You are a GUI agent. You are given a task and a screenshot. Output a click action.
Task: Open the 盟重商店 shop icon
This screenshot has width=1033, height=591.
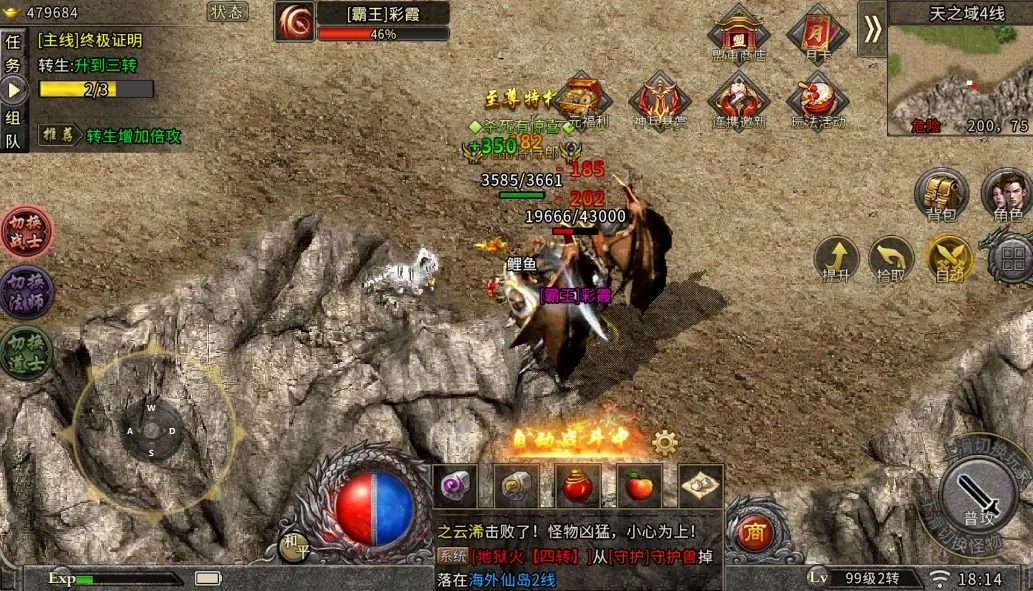click(x=738, y=32)
